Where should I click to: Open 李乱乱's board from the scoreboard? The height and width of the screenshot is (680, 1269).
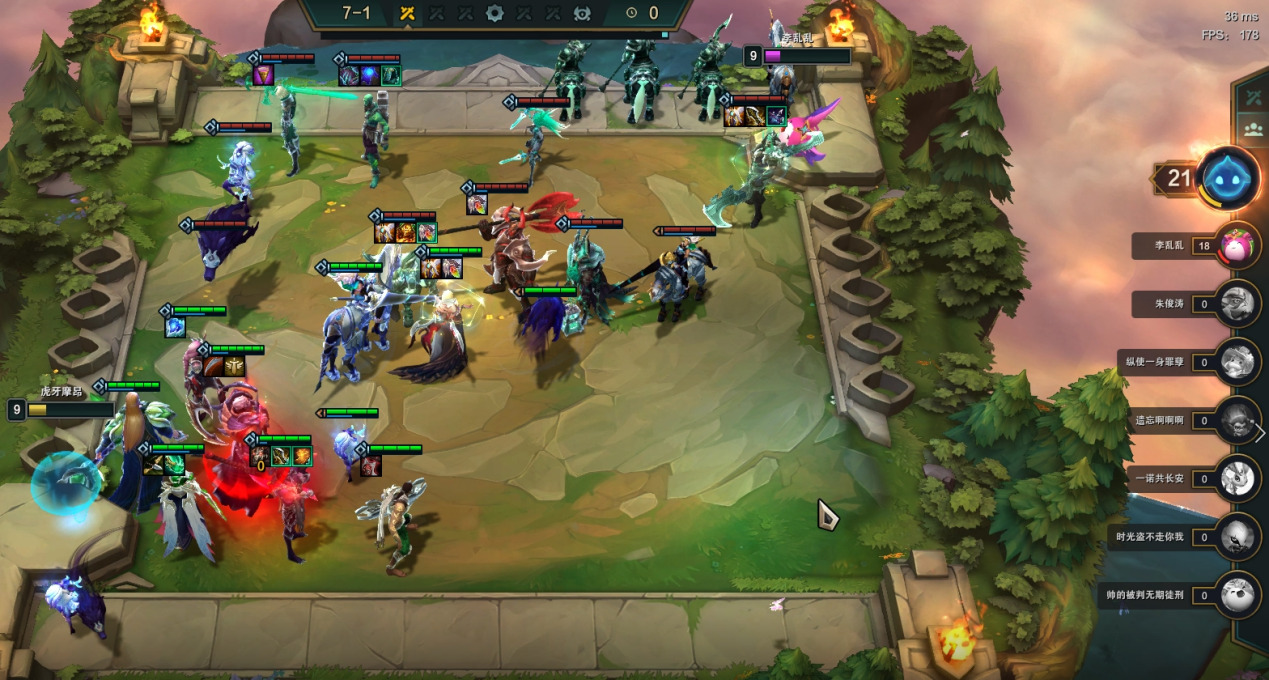pyautogui.click(x=1239, y=246)
